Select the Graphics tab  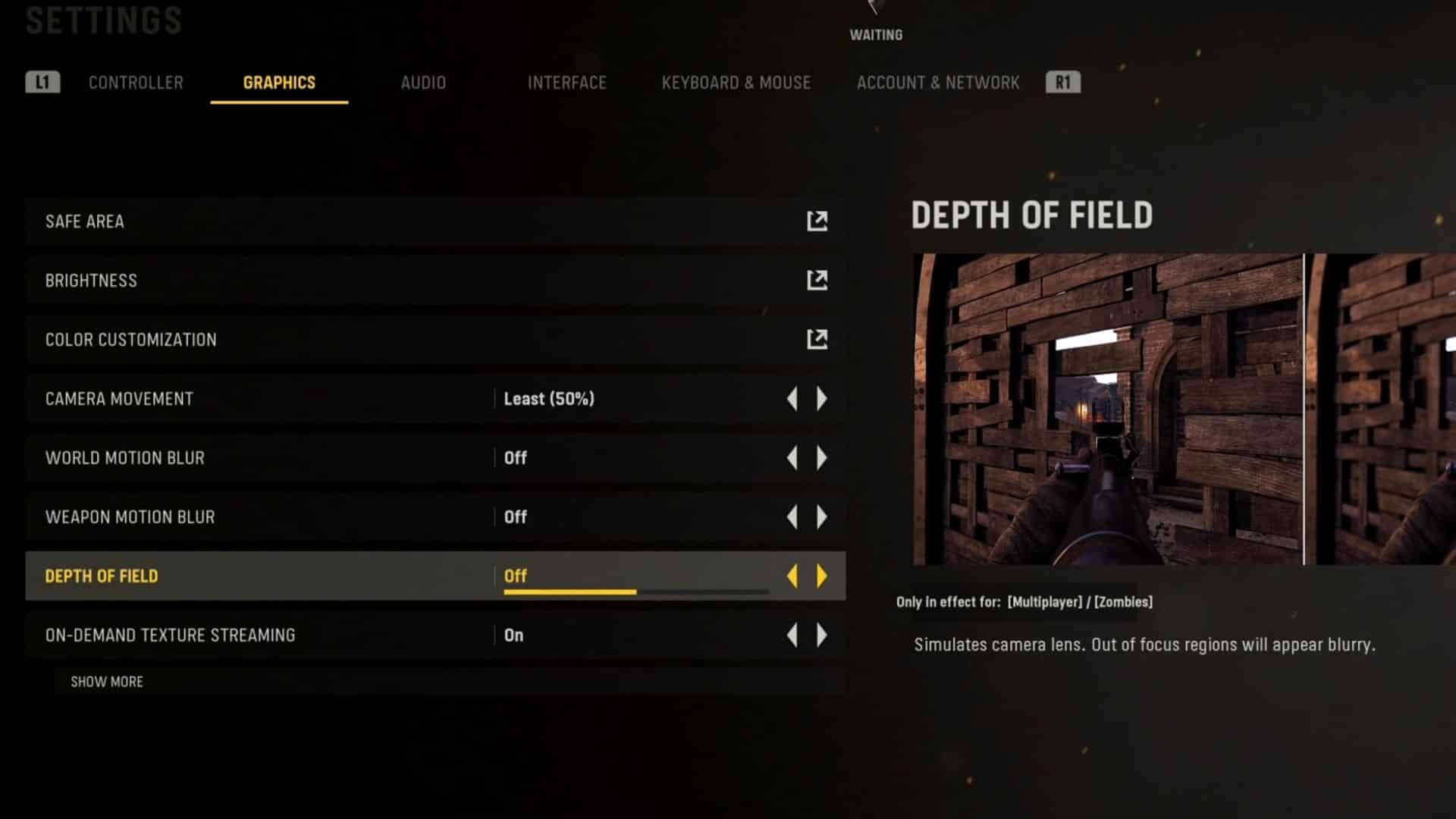[x=279, y=83]
